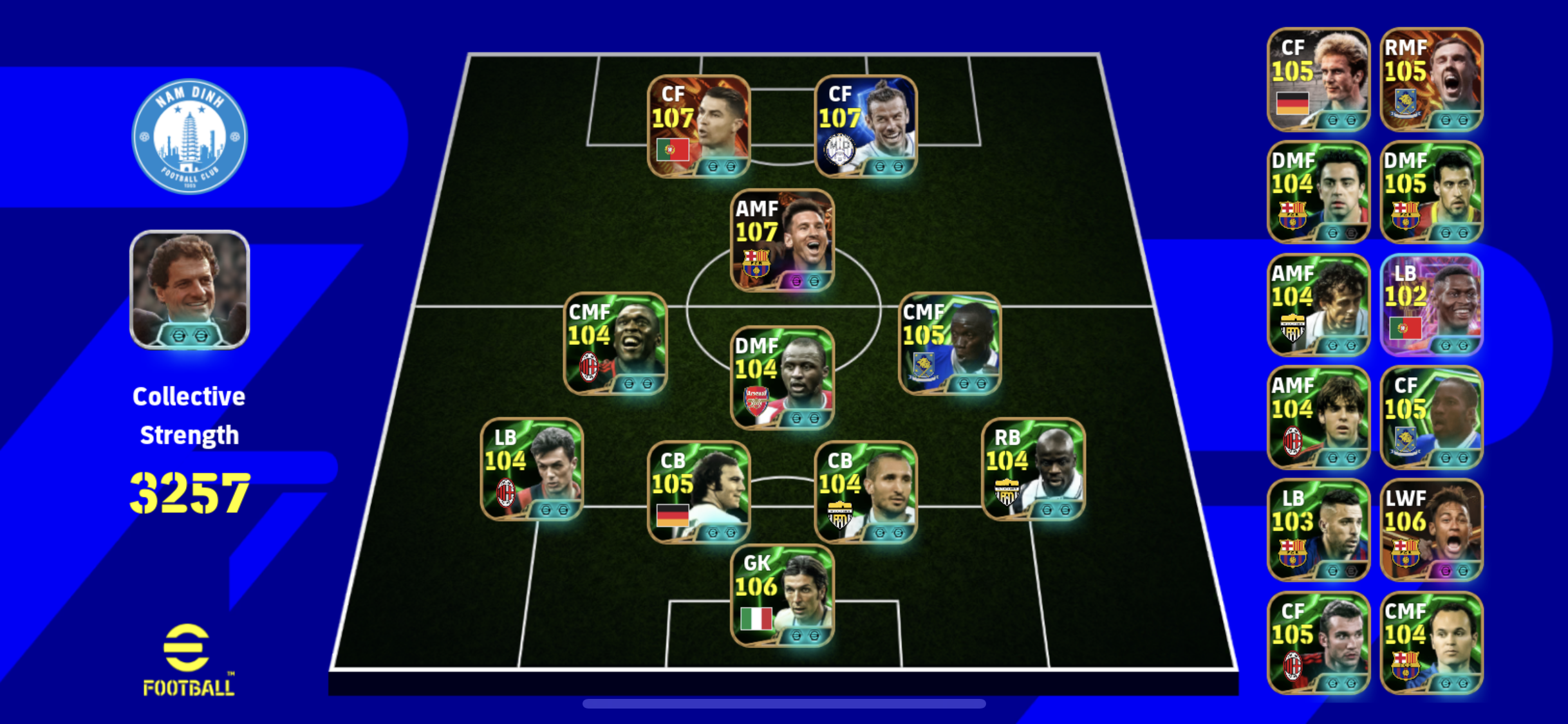Screen dimensions: 1568x724
Task: Select the GK 106 goalkeeper card
Action: (x=782, y=595)
